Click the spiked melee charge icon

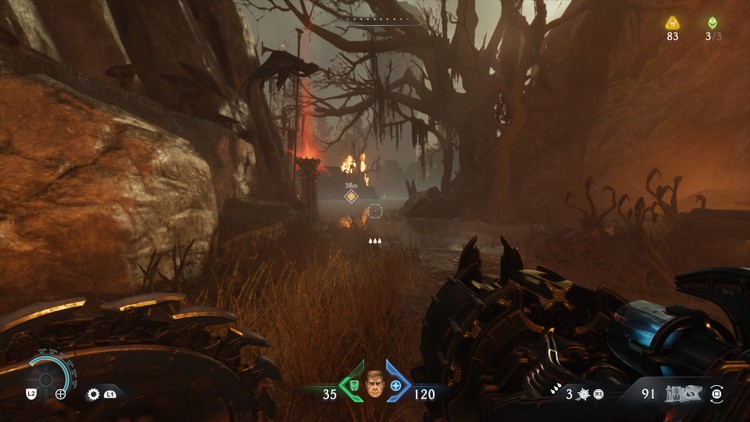(x=585, y=394)
